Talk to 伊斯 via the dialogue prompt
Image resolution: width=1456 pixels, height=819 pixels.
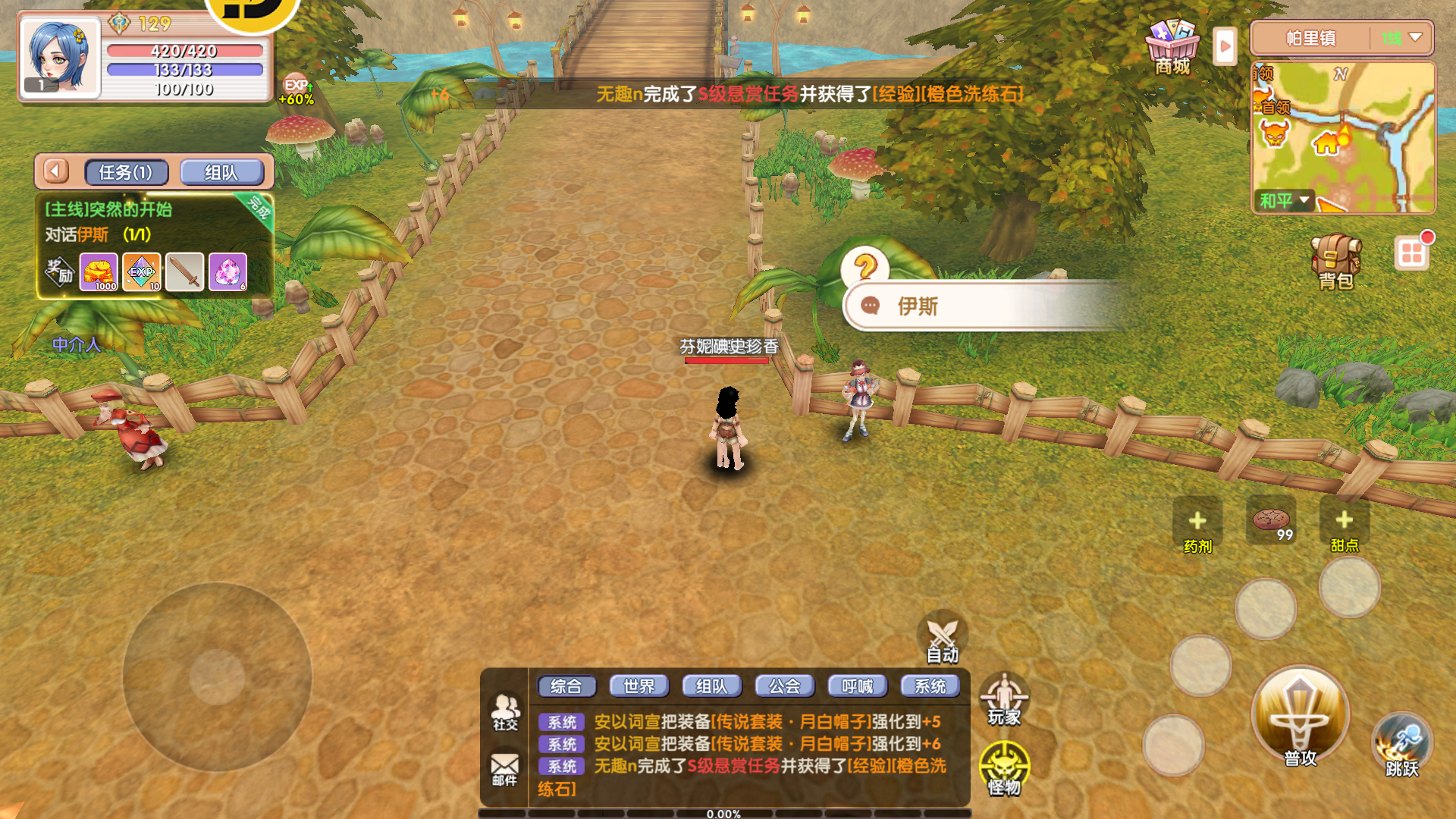(986, 306)
